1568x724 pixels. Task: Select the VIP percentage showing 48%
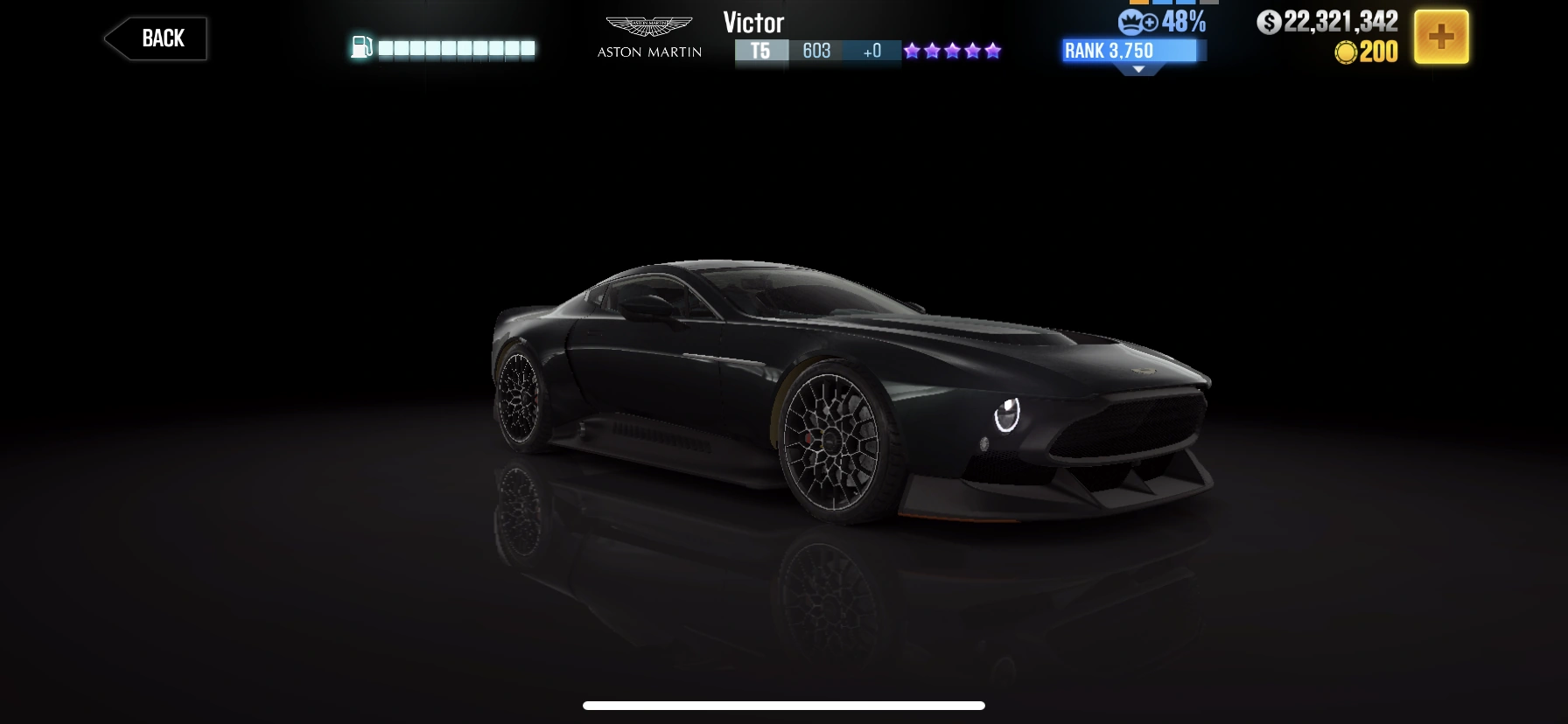[1179, 23]
